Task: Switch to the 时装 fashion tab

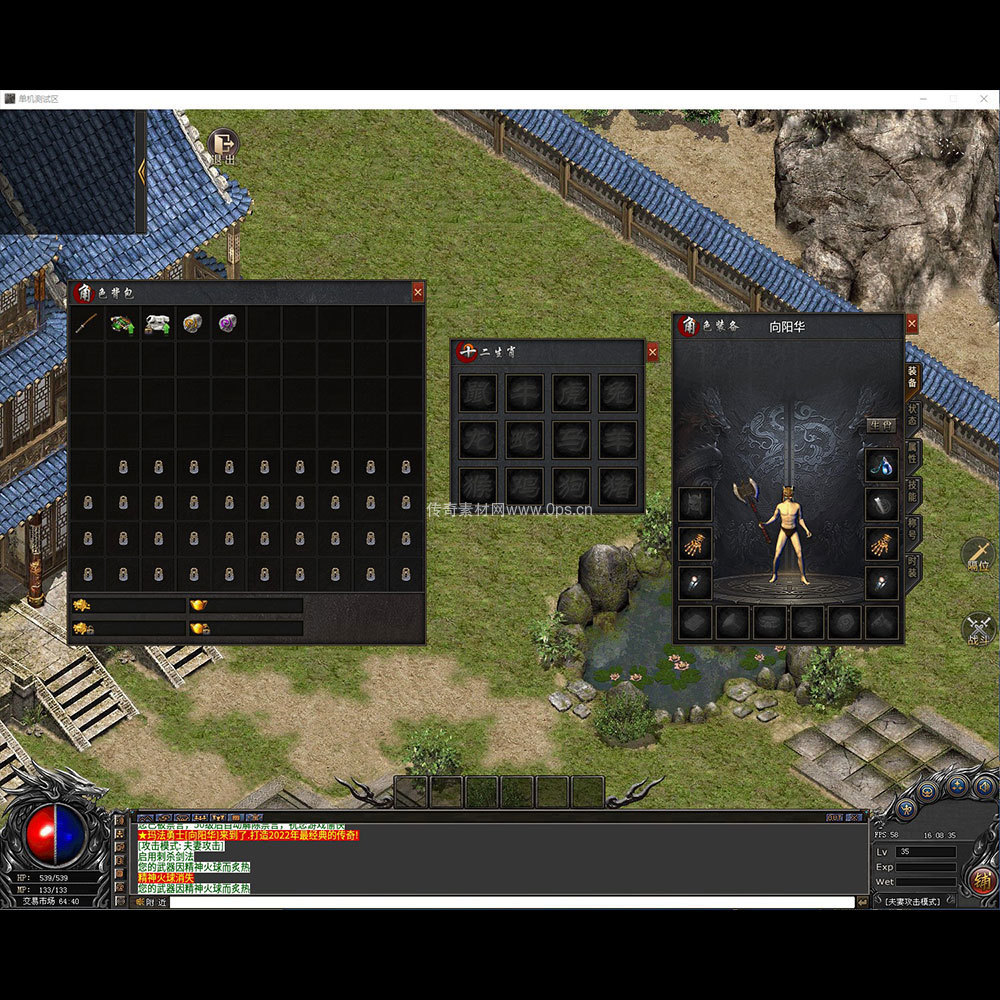Action: click(x=913, y=568)
